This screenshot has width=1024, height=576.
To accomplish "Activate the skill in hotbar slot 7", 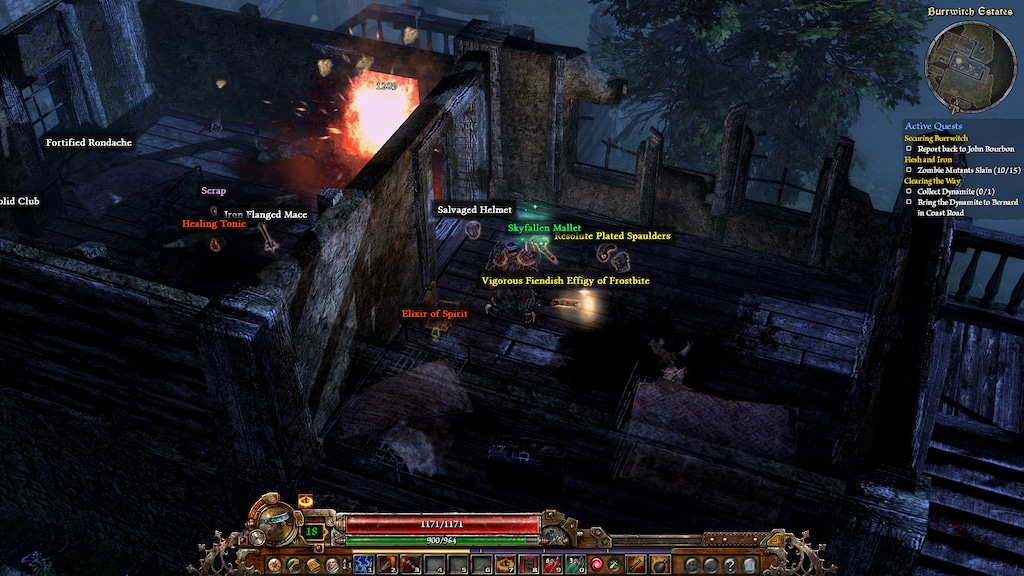I will point(505,565).
